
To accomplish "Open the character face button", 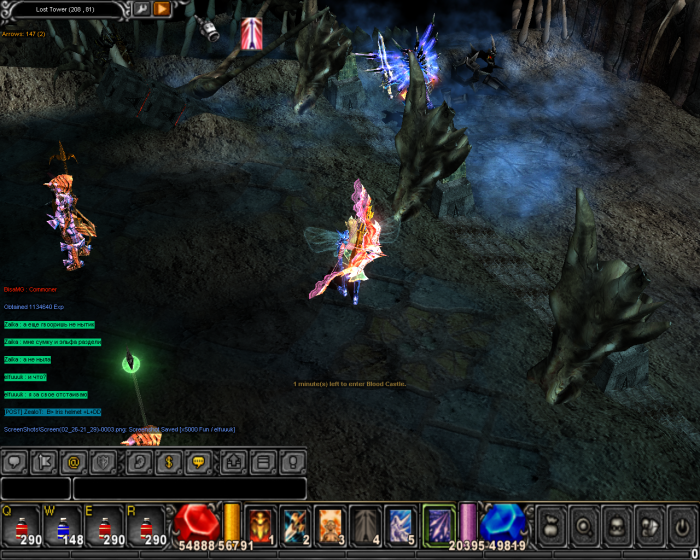I will 615,524.
